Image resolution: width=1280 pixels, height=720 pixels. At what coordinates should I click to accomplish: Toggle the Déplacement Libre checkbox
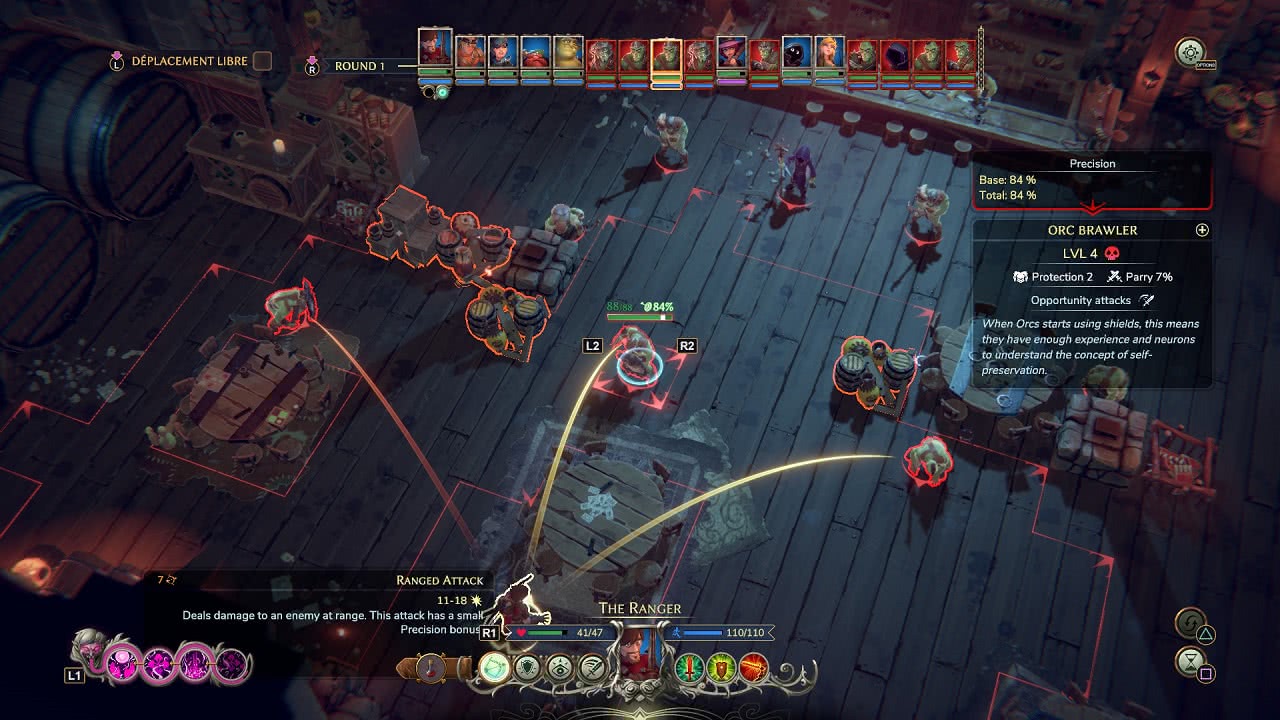[262, 61]
